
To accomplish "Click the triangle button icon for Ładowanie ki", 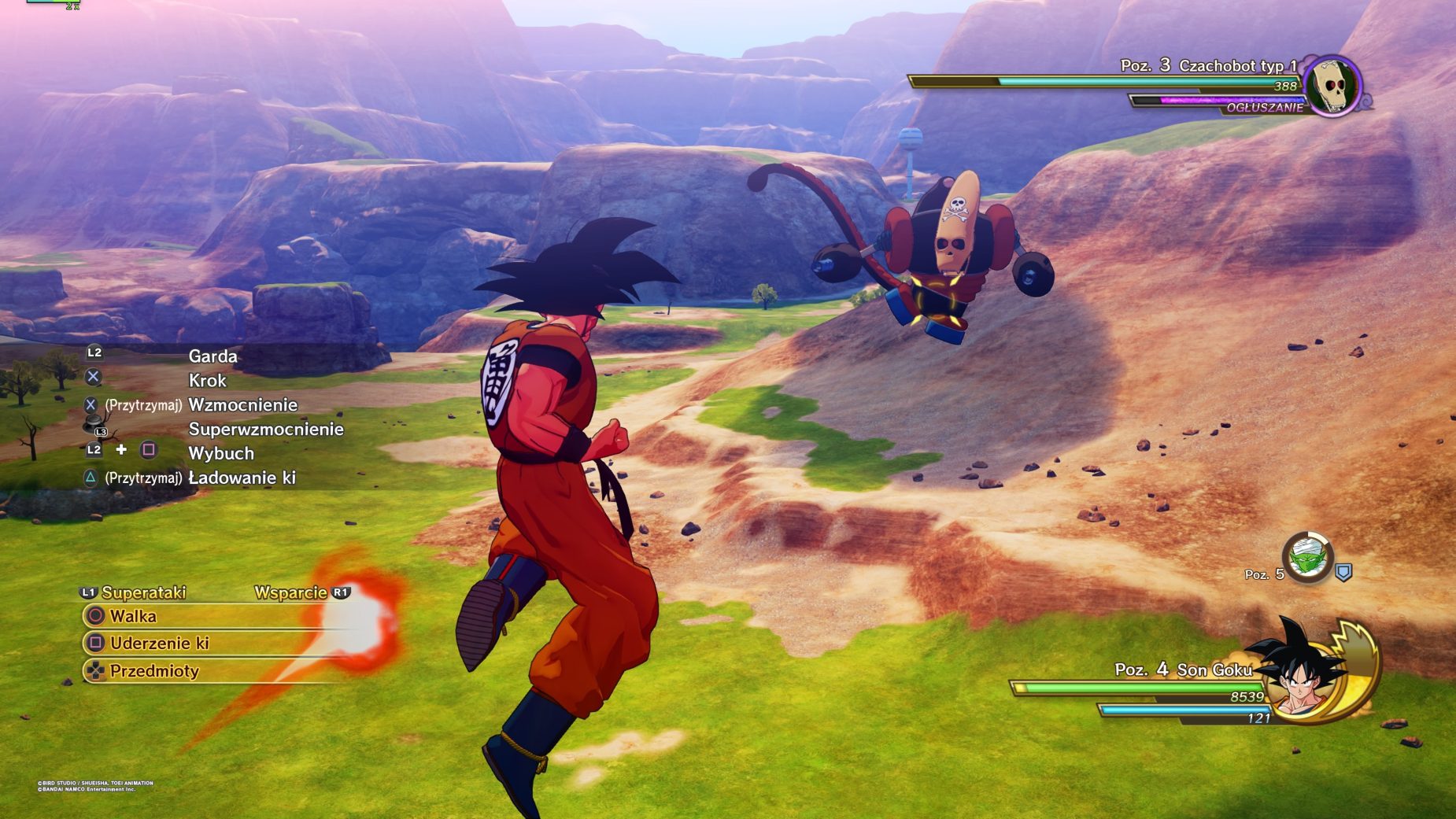I will click(x=91, y=477).
